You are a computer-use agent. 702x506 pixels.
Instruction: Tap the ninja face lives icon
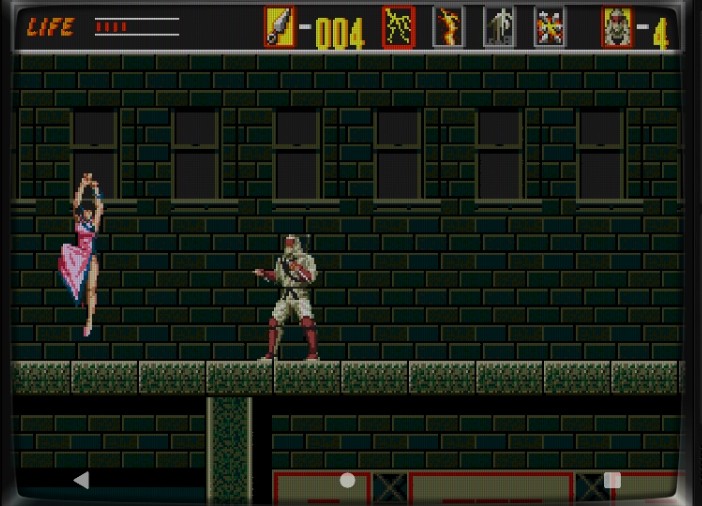617,27
